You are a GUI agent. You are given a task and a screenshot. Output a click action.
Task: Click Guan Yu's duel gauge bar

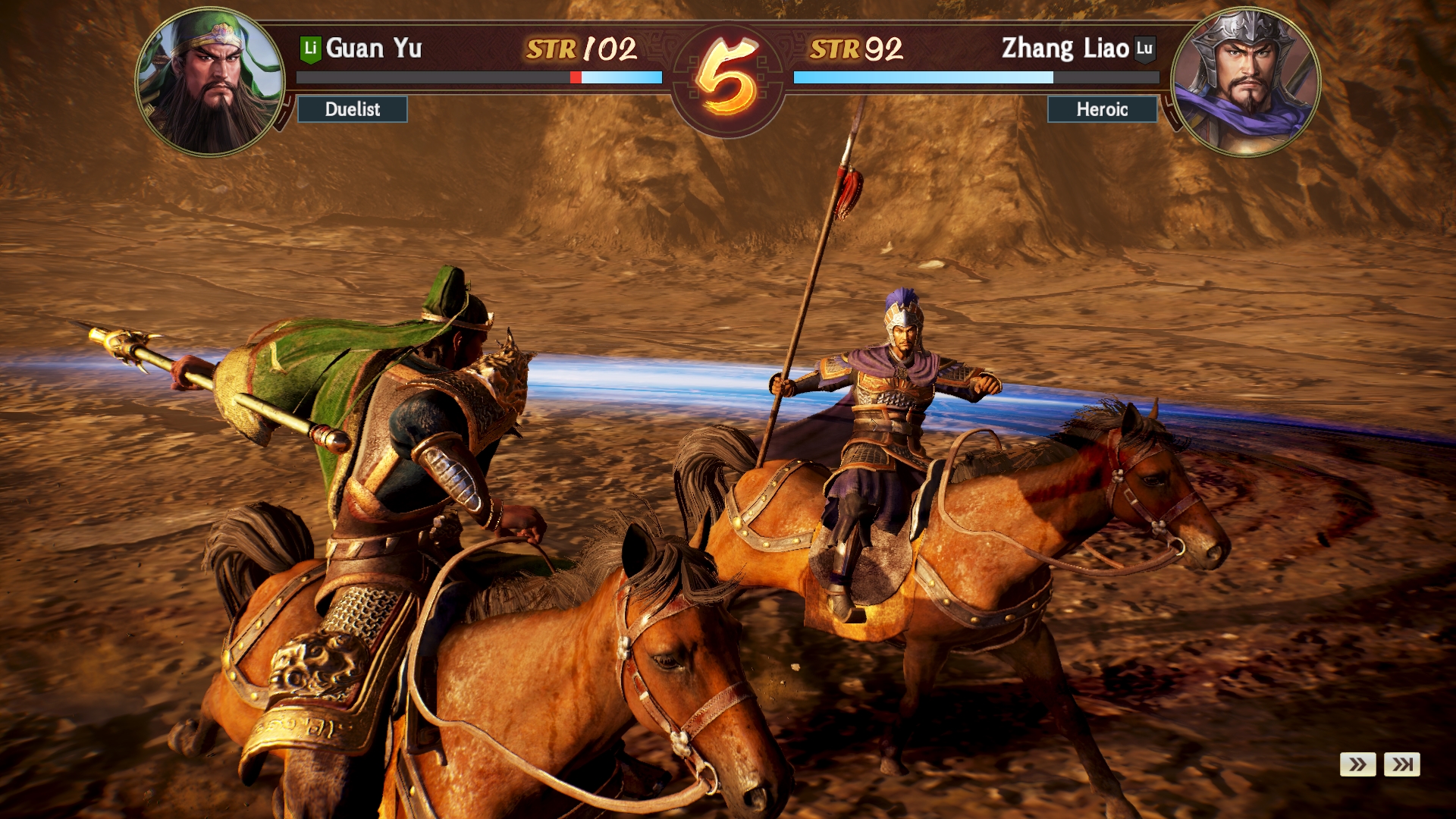[x=478, y=77]
